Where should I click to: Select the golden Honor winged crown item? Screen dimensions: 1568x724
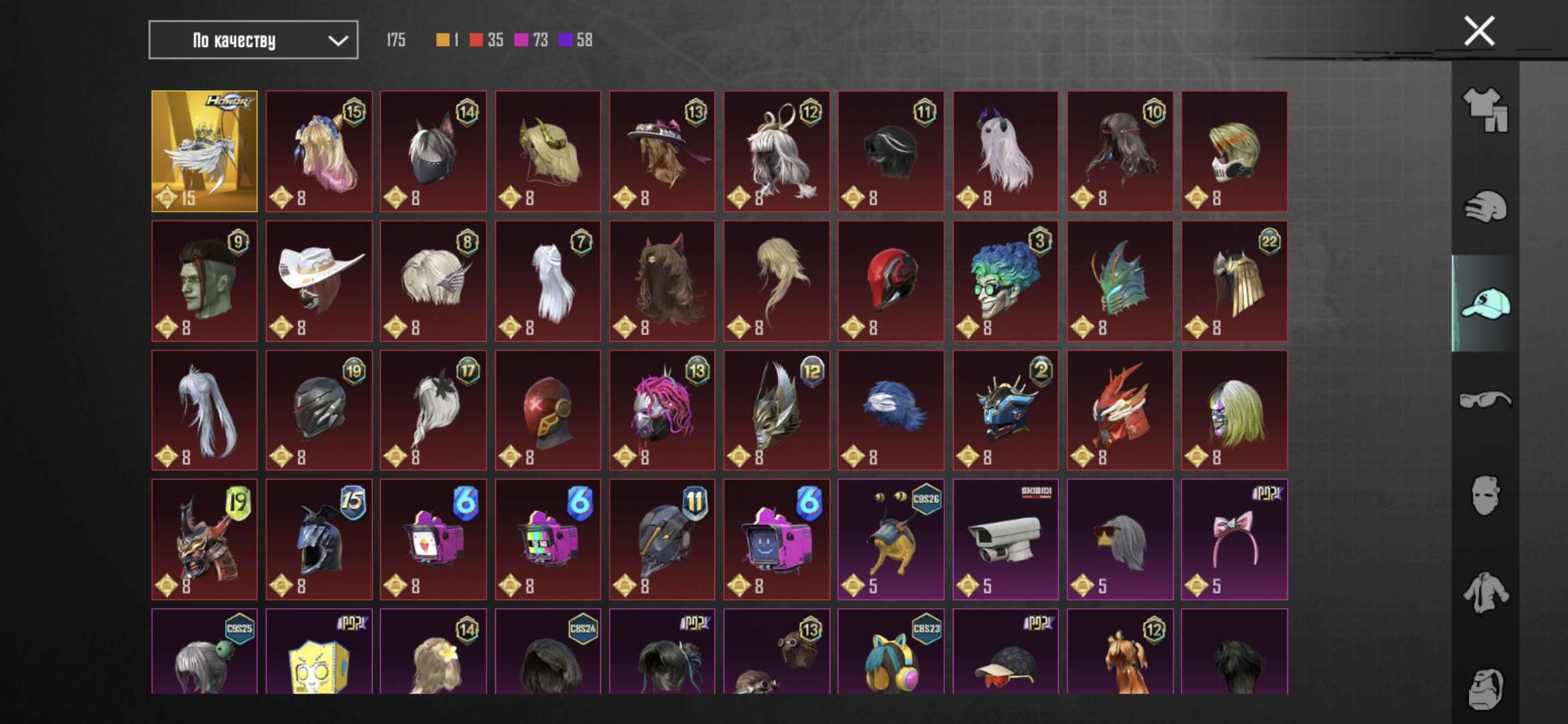pos(204,151)
